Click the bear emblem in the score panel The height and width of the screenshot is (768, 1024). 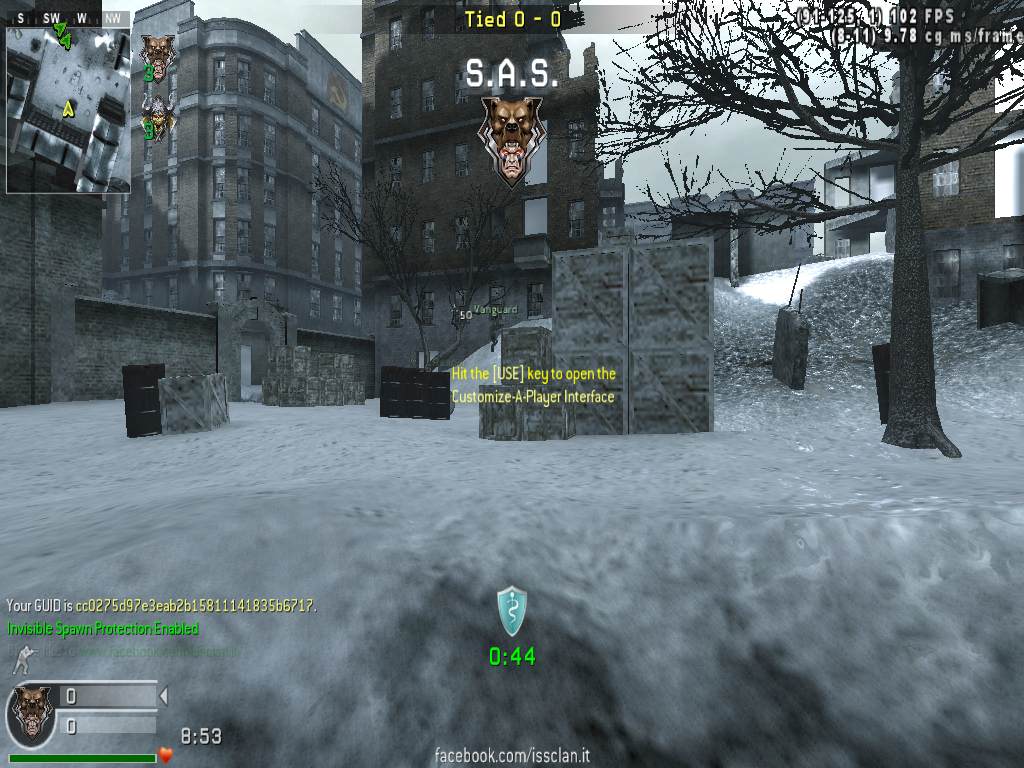coord(31,712)
